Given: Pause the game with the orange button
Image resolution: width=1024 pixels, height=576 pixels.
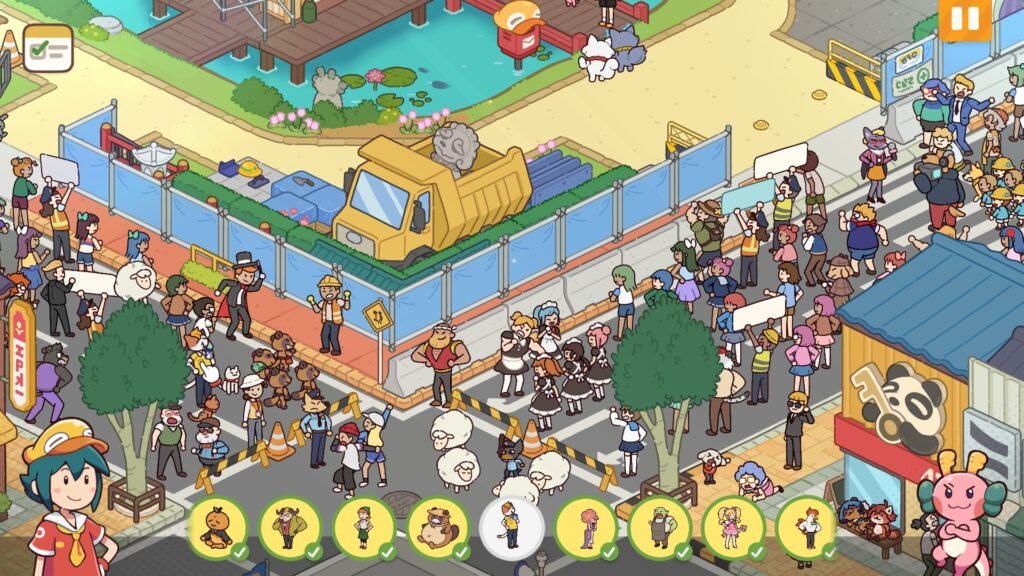Looking at the screenshot, I should [x=964, y=19].
